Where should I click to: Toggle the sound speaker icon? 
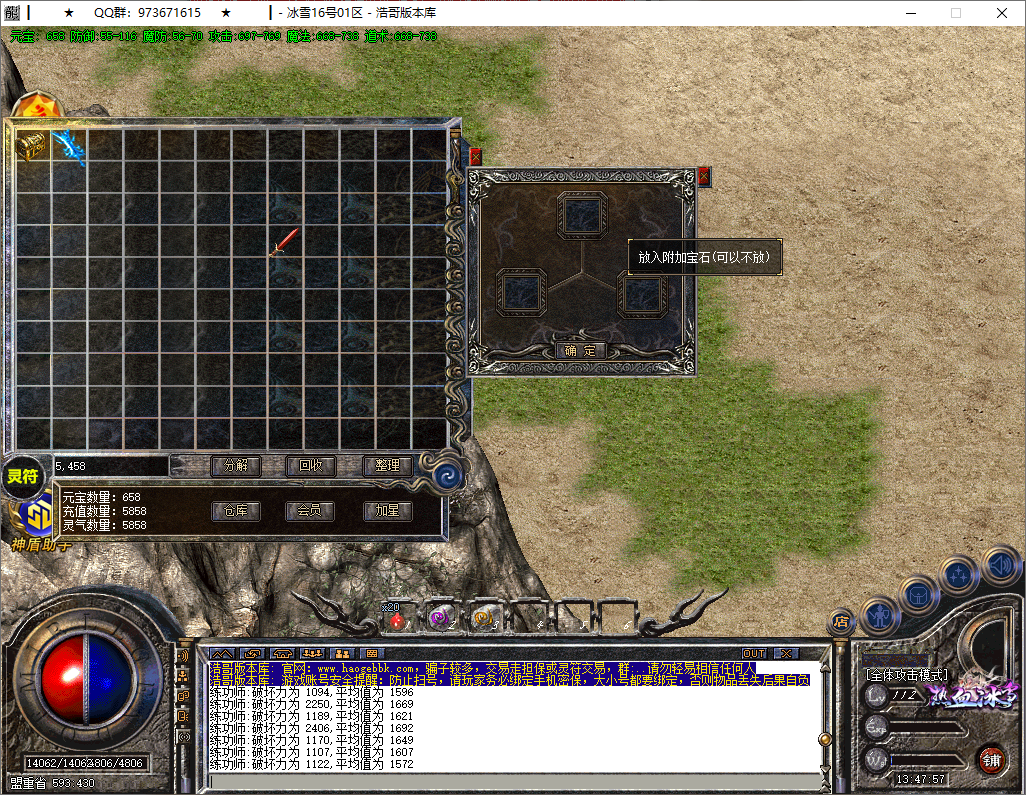[1000, 565]
